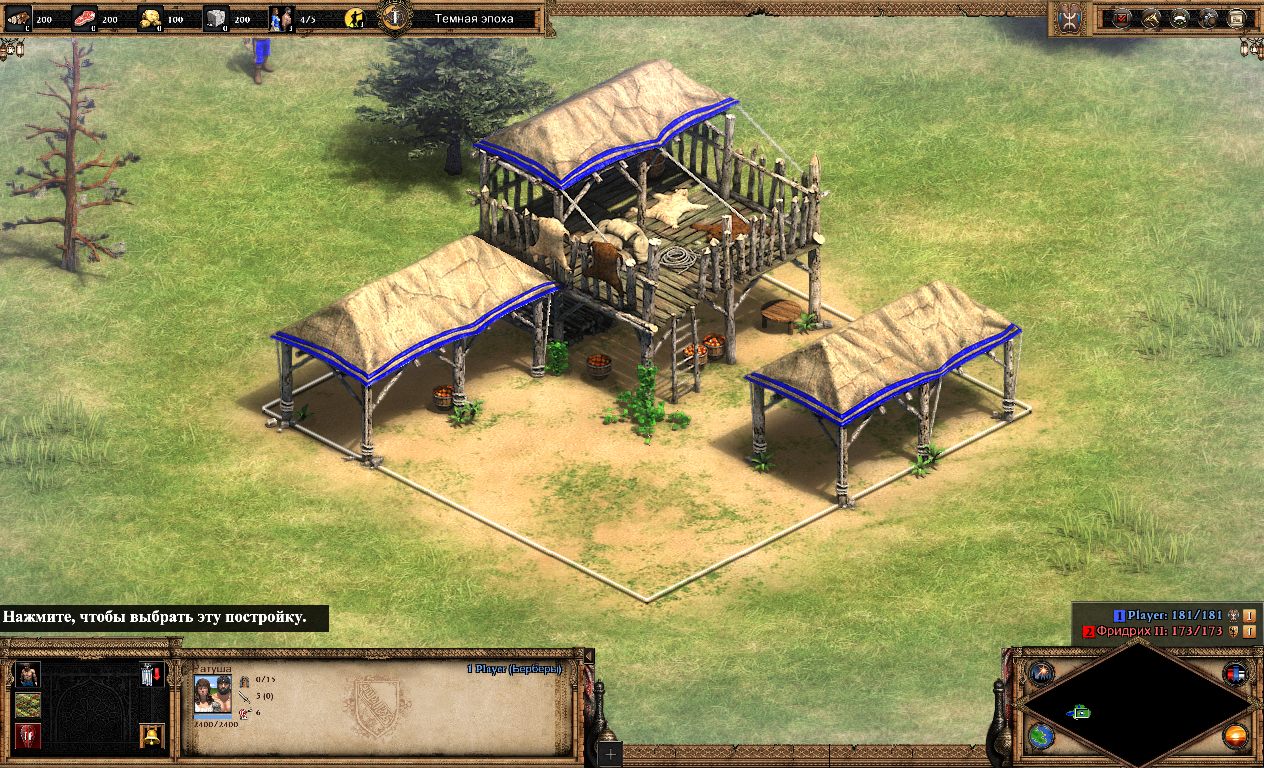Screen dimensions: 1264x768
Task: Select the idle villager button in the top bar
Action: point(354,18)
